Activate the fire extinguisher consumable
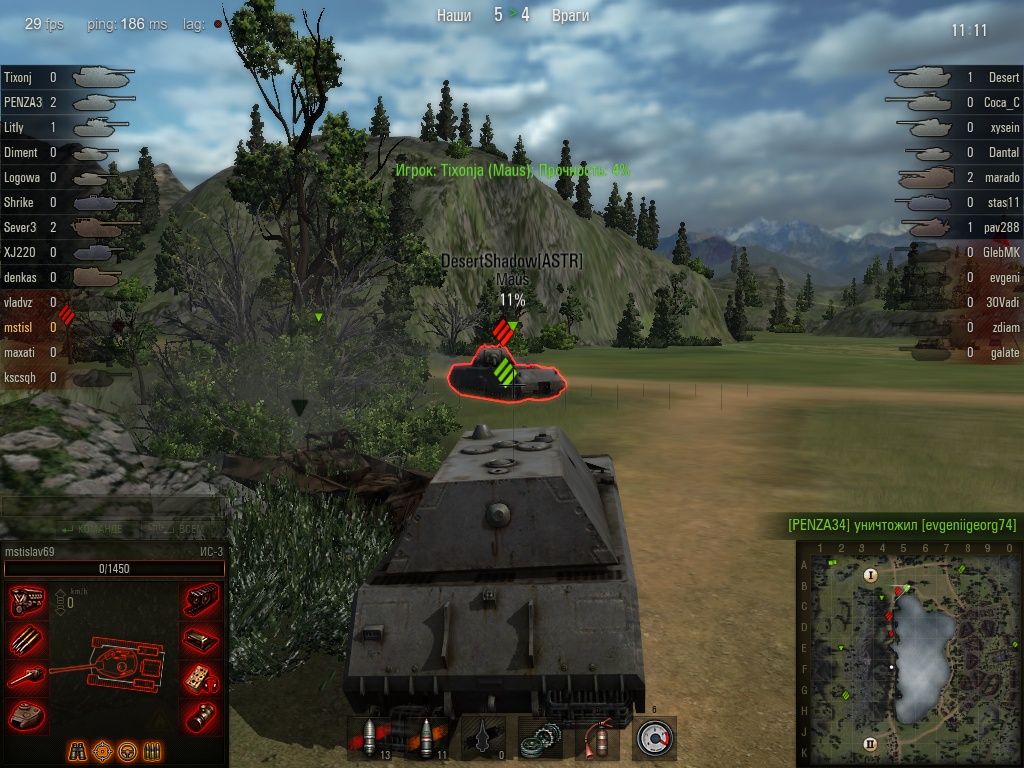Screen dimensions: 1024x768 point(598,738)
